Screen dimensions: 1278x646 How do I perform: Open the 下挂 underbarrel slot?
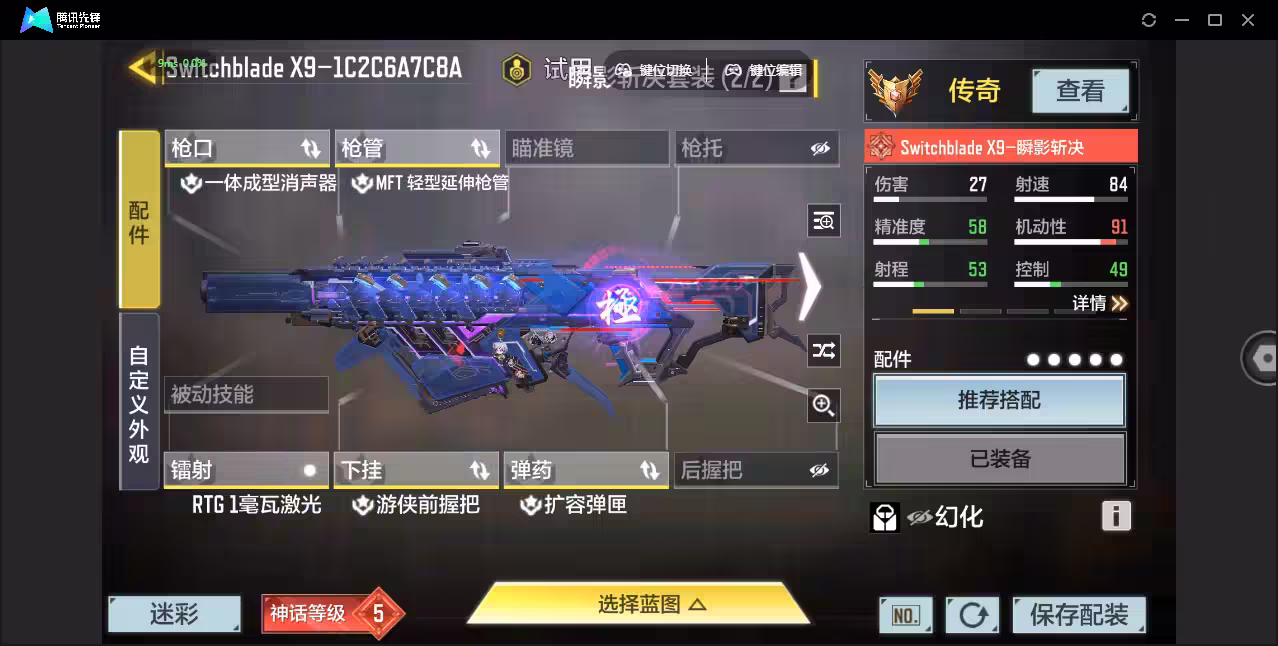coord(416,470)
